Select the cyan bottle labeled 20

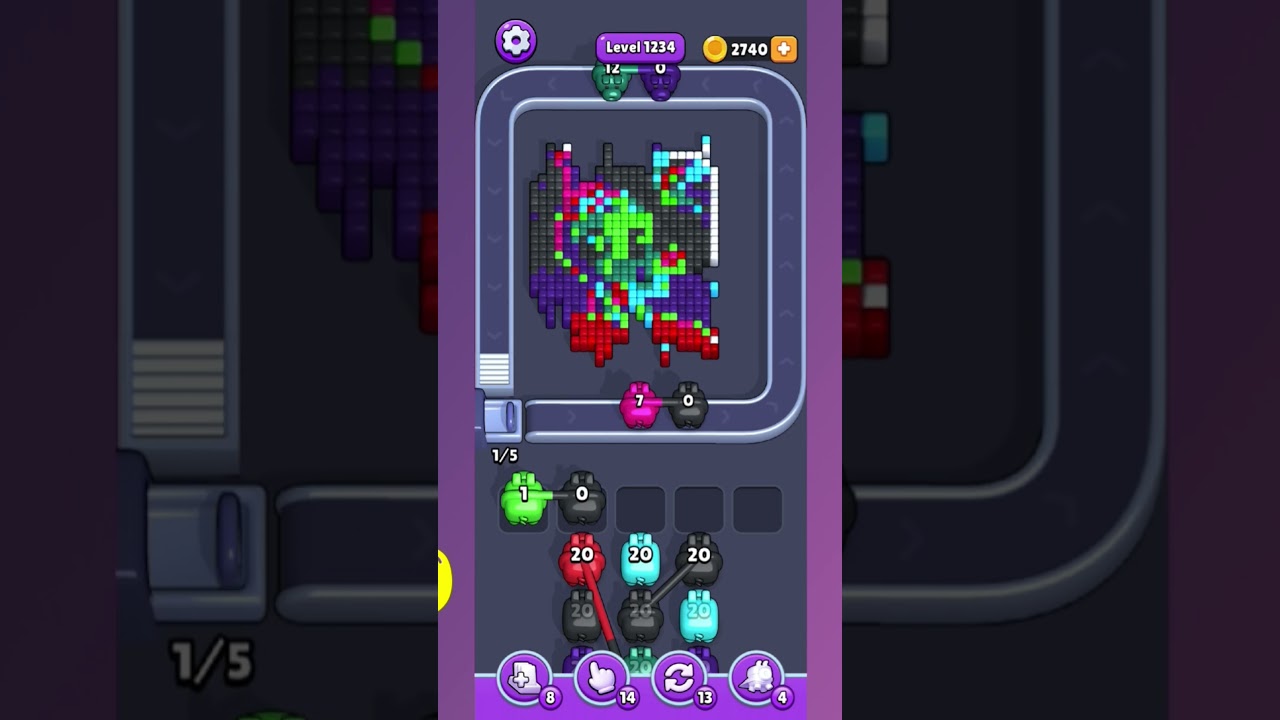tap(640, 558)
